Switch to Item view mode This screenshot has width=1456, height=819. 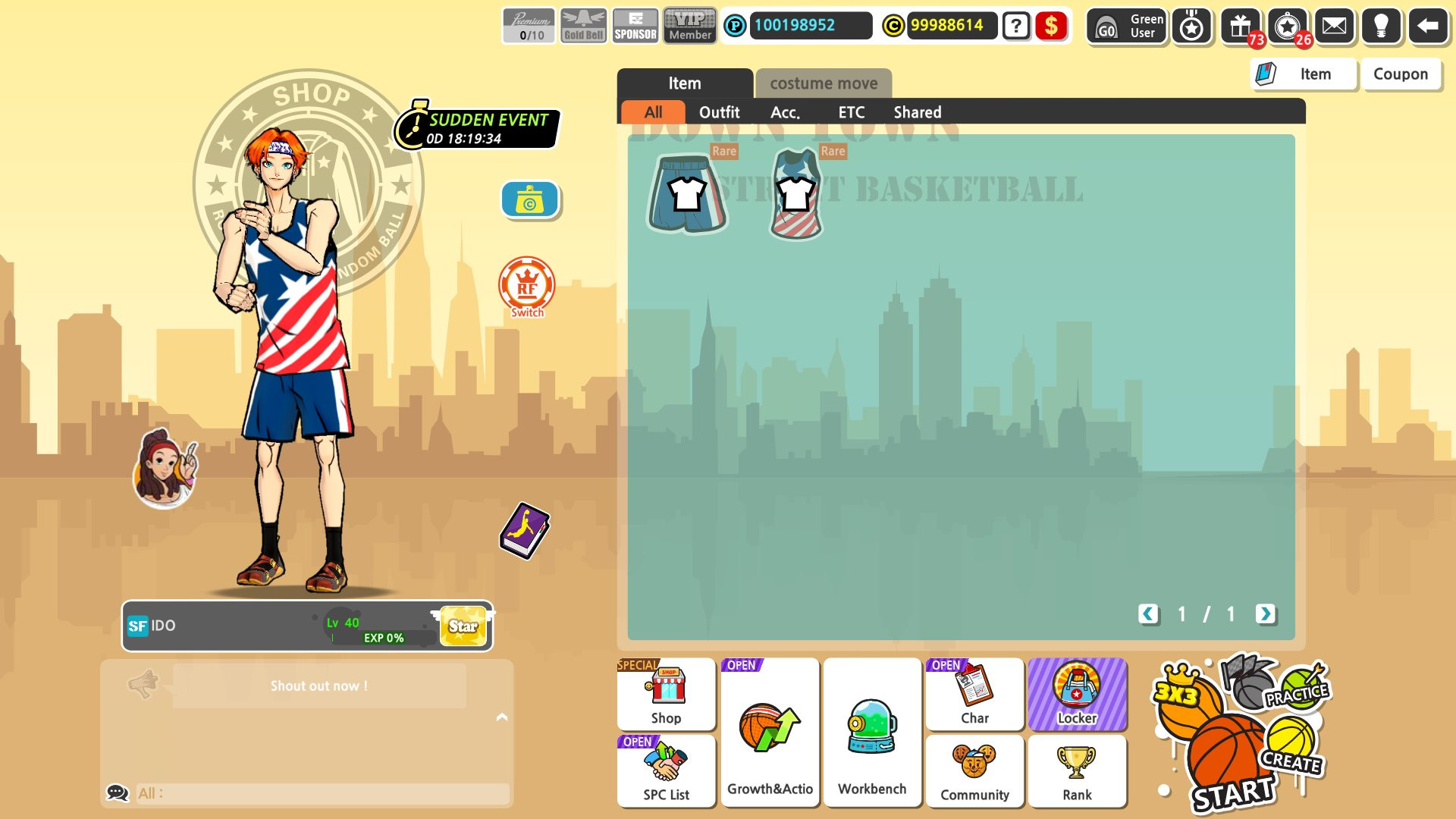tap(1303, 74)
